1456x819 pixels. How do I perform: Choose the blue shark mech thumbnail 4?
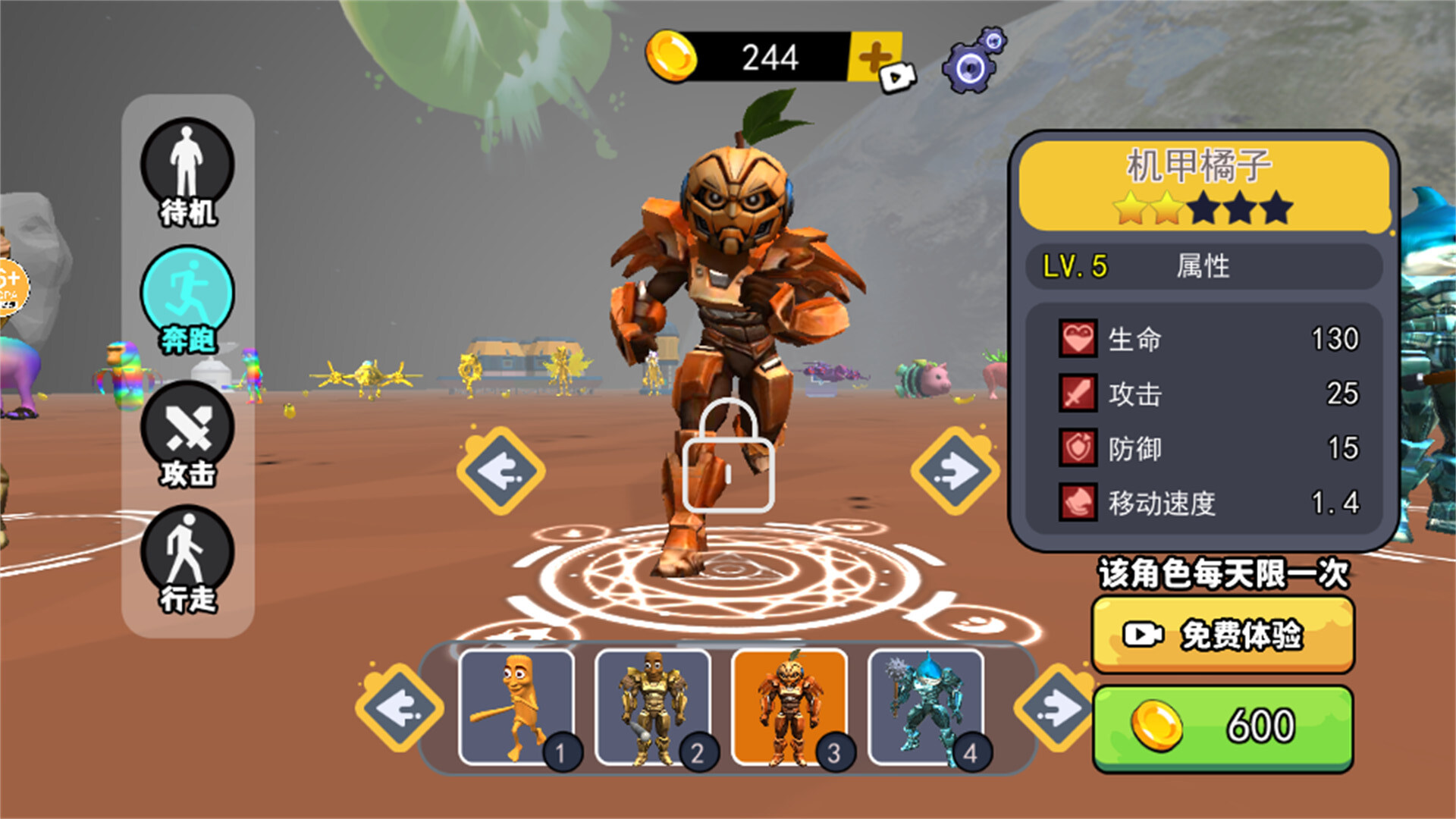(x=927, y=707)
